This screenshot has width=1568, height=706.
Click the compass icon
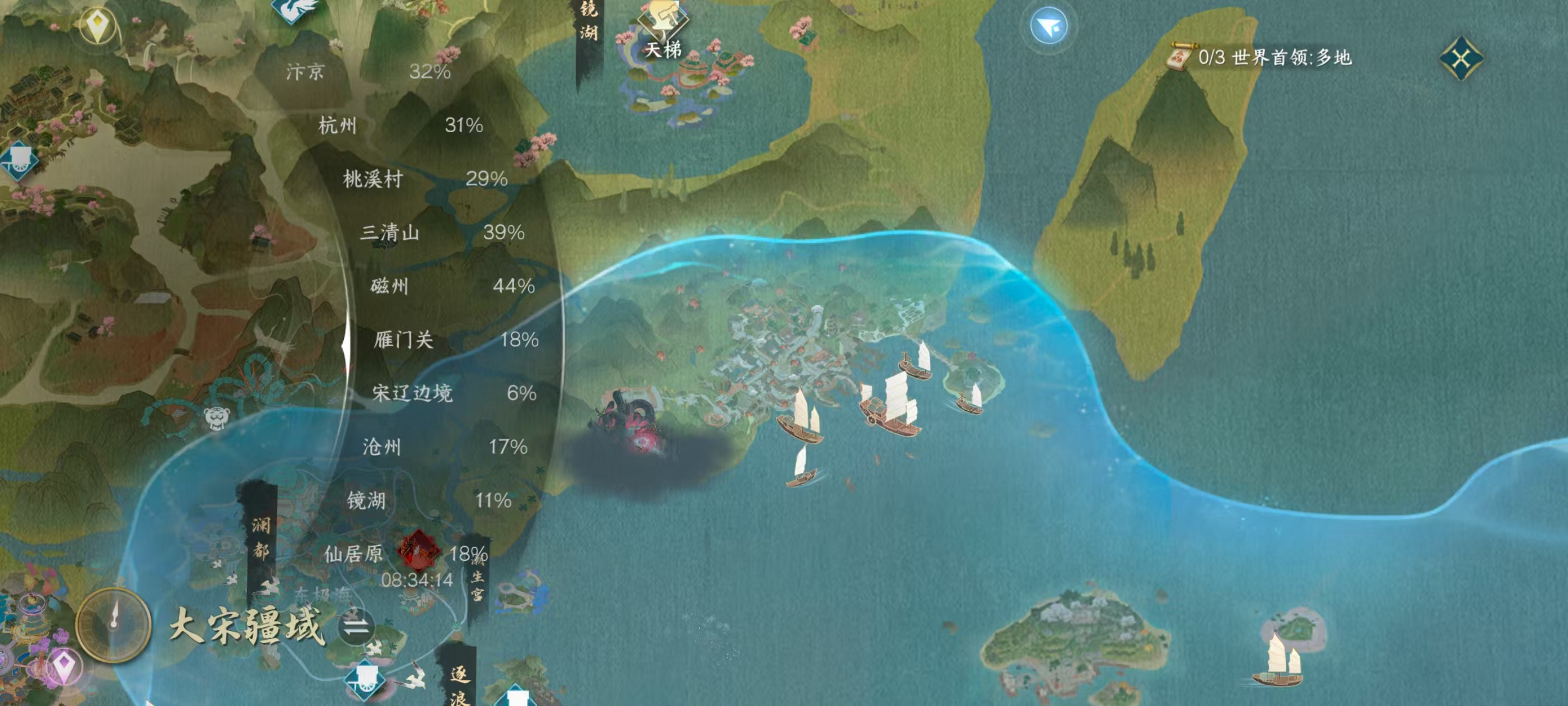point(113,624)
